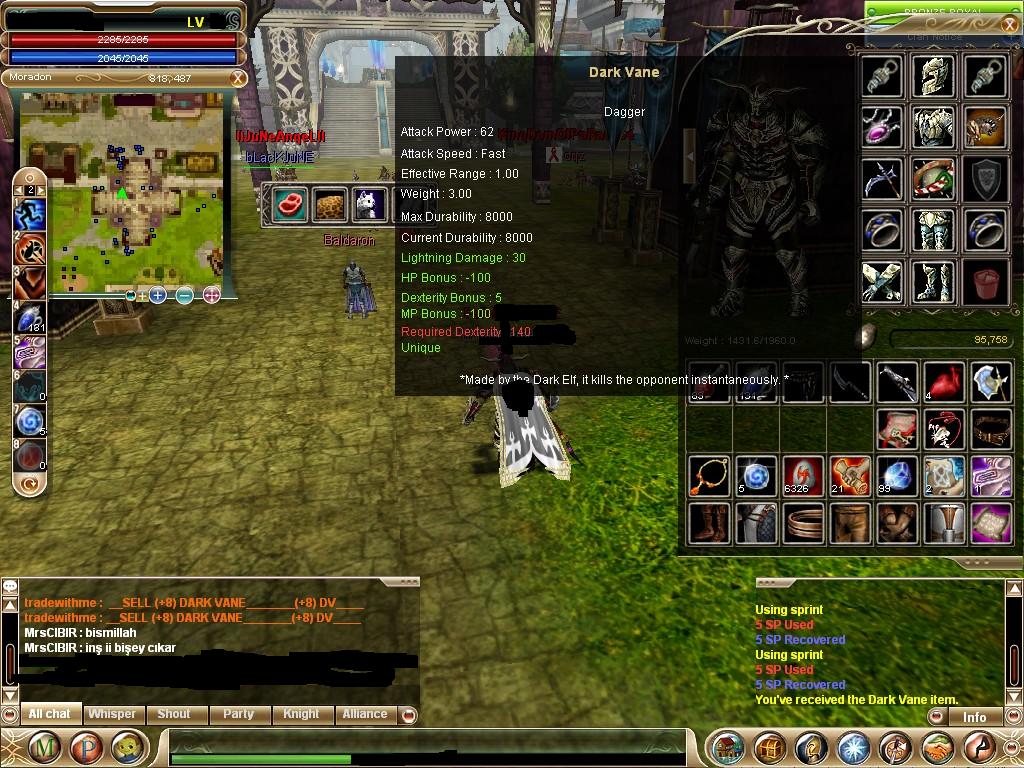Switch to the Whisper chat tab

tap(111, 714)
